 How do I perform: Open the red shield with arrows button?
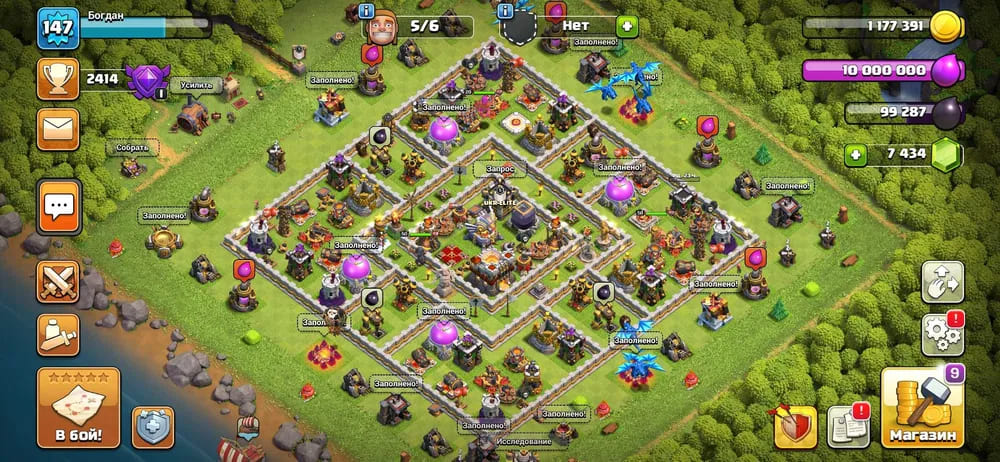[794, 427]
